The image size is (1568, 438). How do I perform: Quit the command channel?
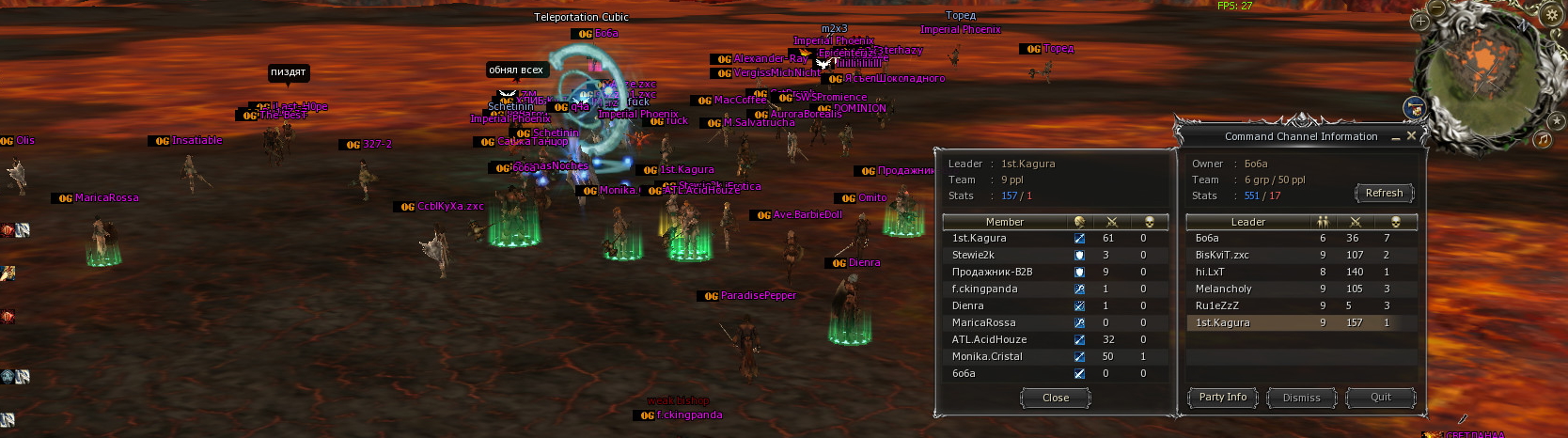tap(1380, 398)
